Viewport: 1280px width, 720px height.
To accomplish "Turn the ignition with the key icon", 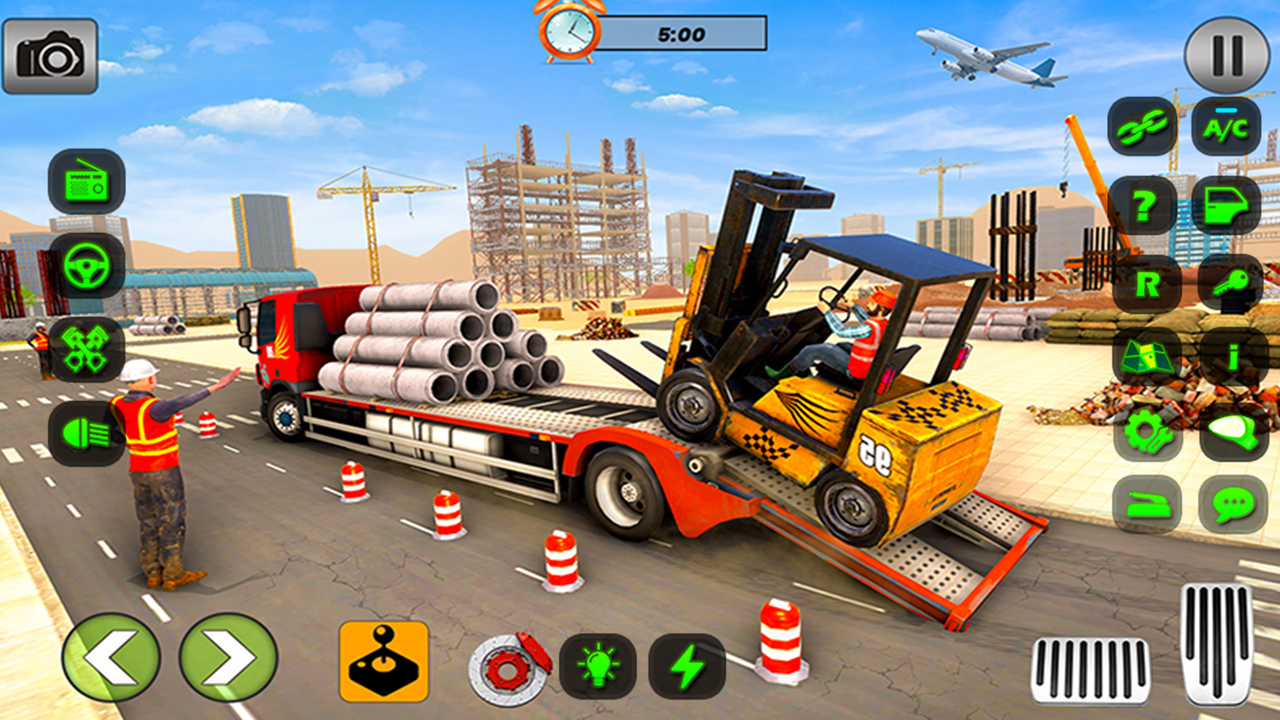I will pos(1227,284).
